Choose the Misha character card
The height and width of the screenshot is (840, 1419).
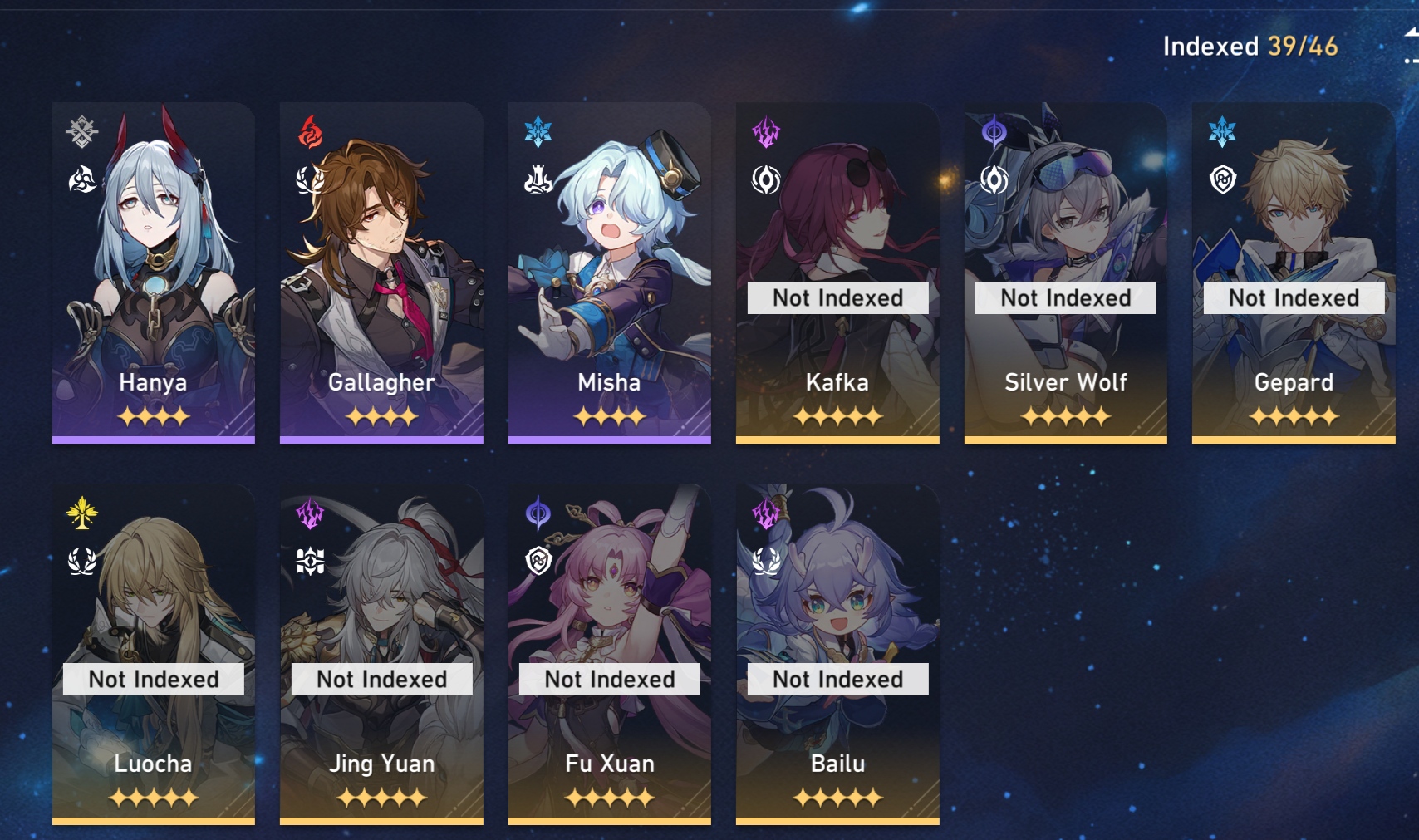[609, 273]
